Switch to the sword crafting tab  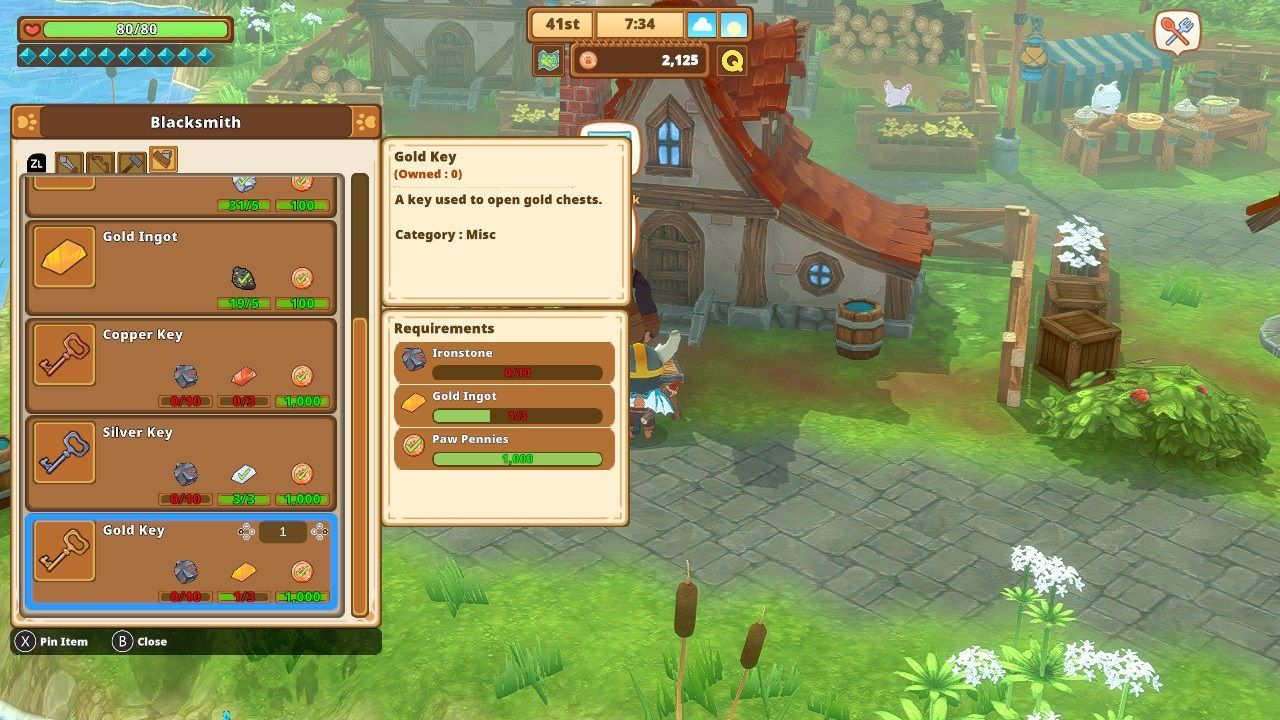coord(67,160)
